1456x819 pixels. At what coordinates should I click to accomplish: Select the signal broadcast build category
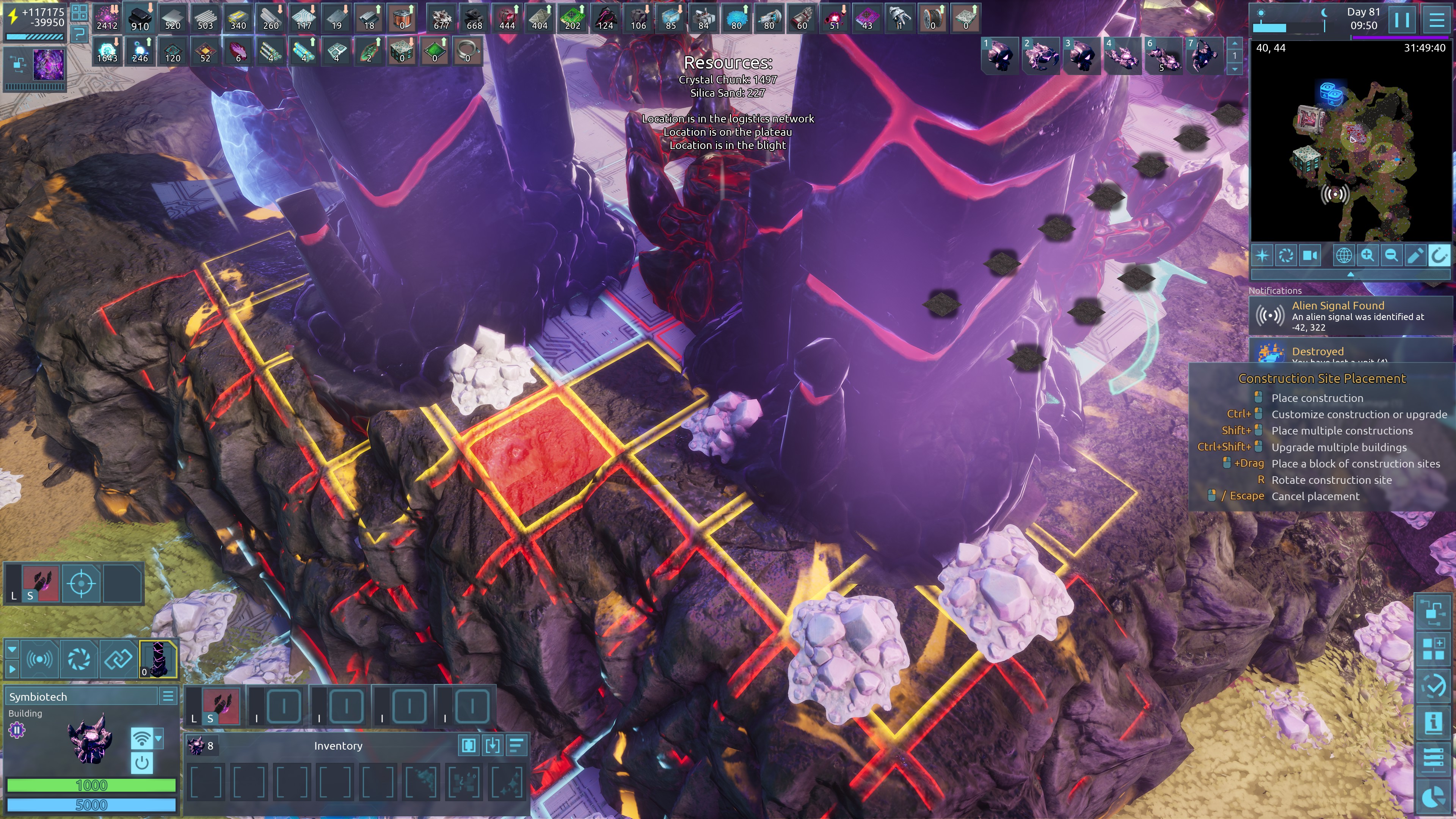(x=39, y=659)
